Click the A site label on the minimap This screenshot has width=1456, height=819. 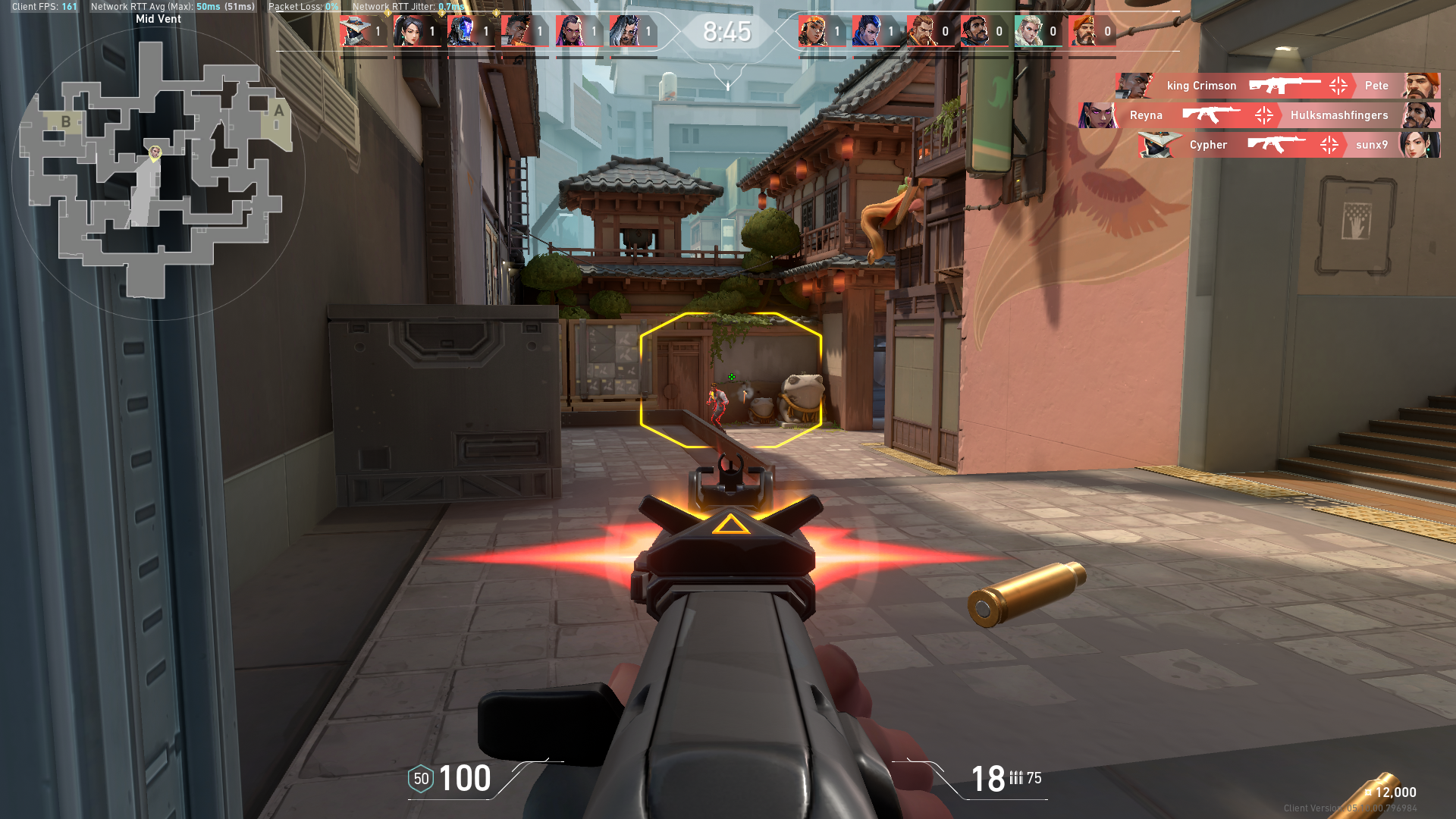tap(278, 111)
